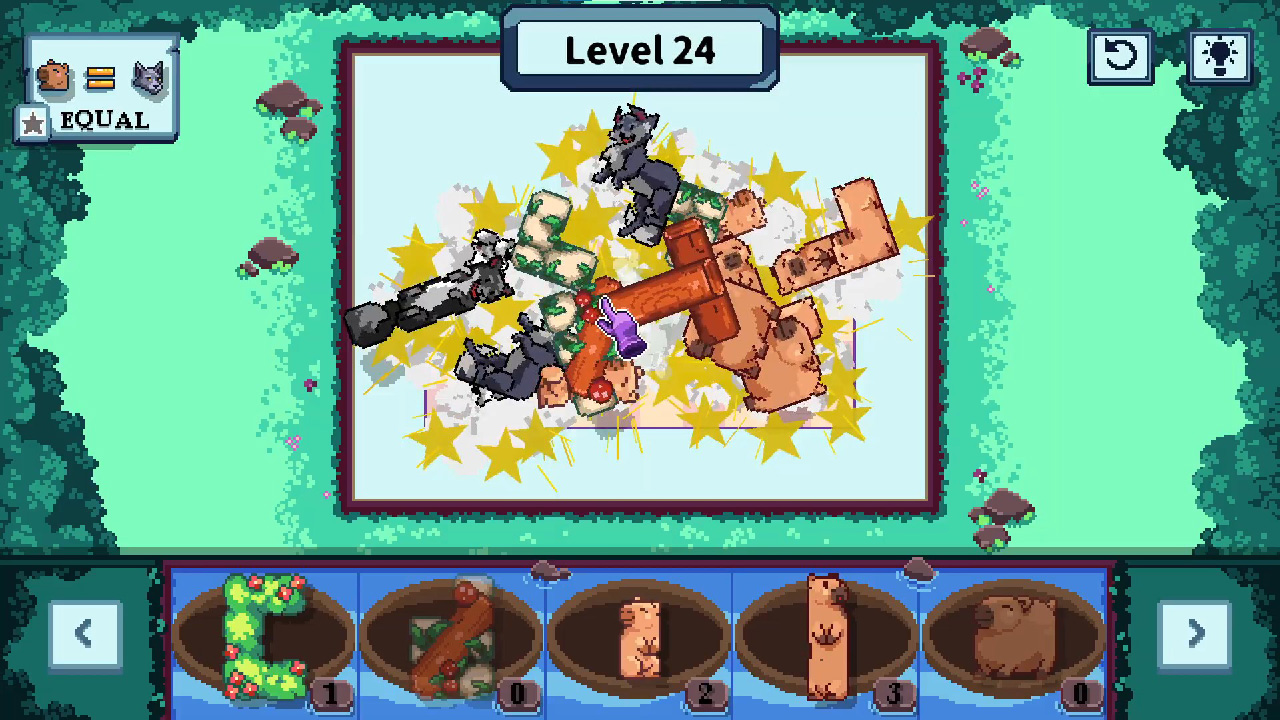
Task: Select the berry log piece in the tray
Action: tap(450, 635)
